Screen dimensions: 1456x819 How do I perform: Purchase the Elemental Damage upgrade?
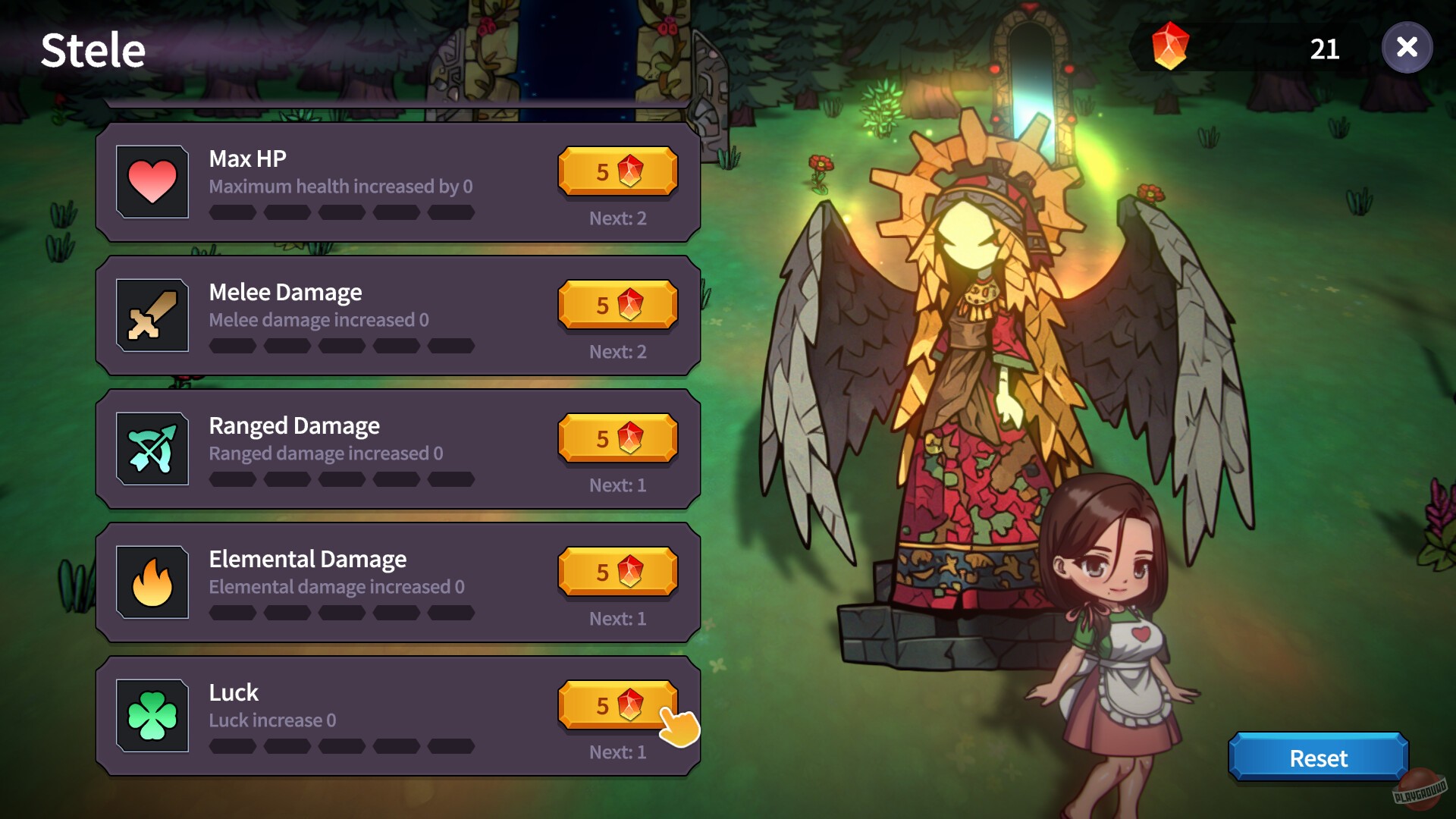pos(617,572)
